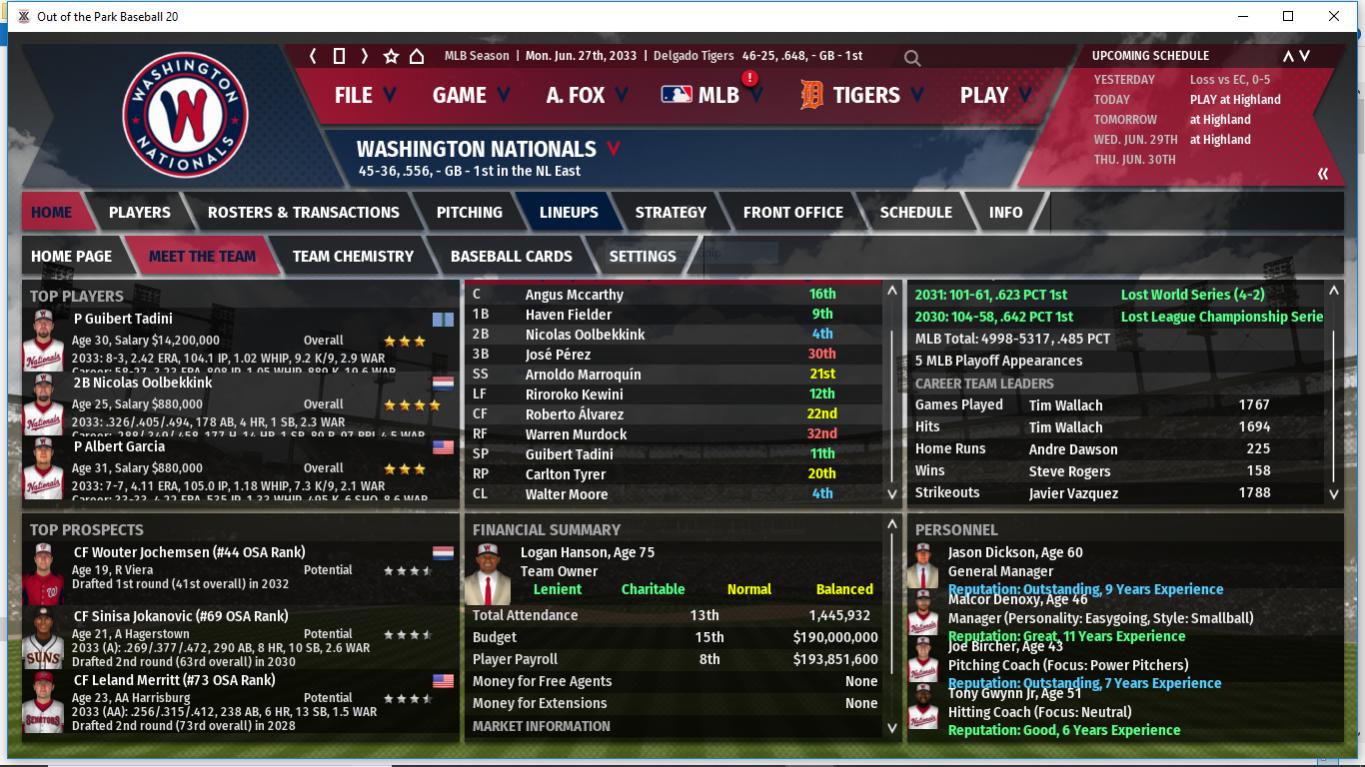View the SCHEDULE tab
This screenshot has height=767, width=1365.
click(x=915, y=212)
